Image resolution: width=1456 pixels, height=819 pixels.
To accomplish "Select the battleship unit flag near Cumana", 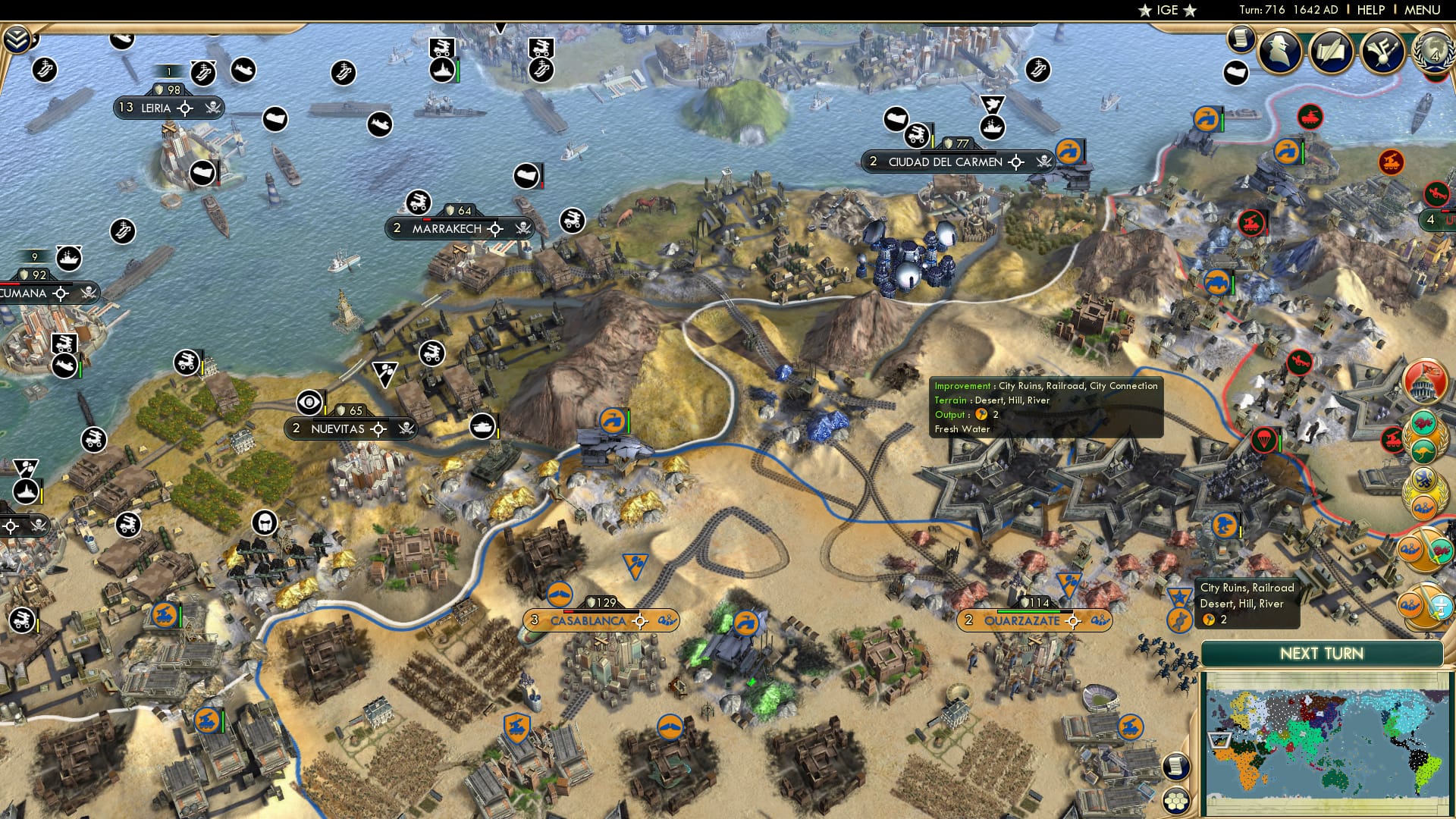I will [x=68, y=259].
